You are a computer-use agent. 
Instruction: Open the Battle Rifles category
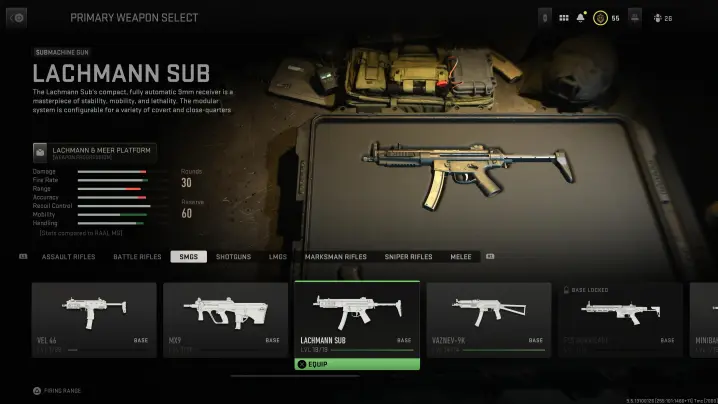point(137,257)
